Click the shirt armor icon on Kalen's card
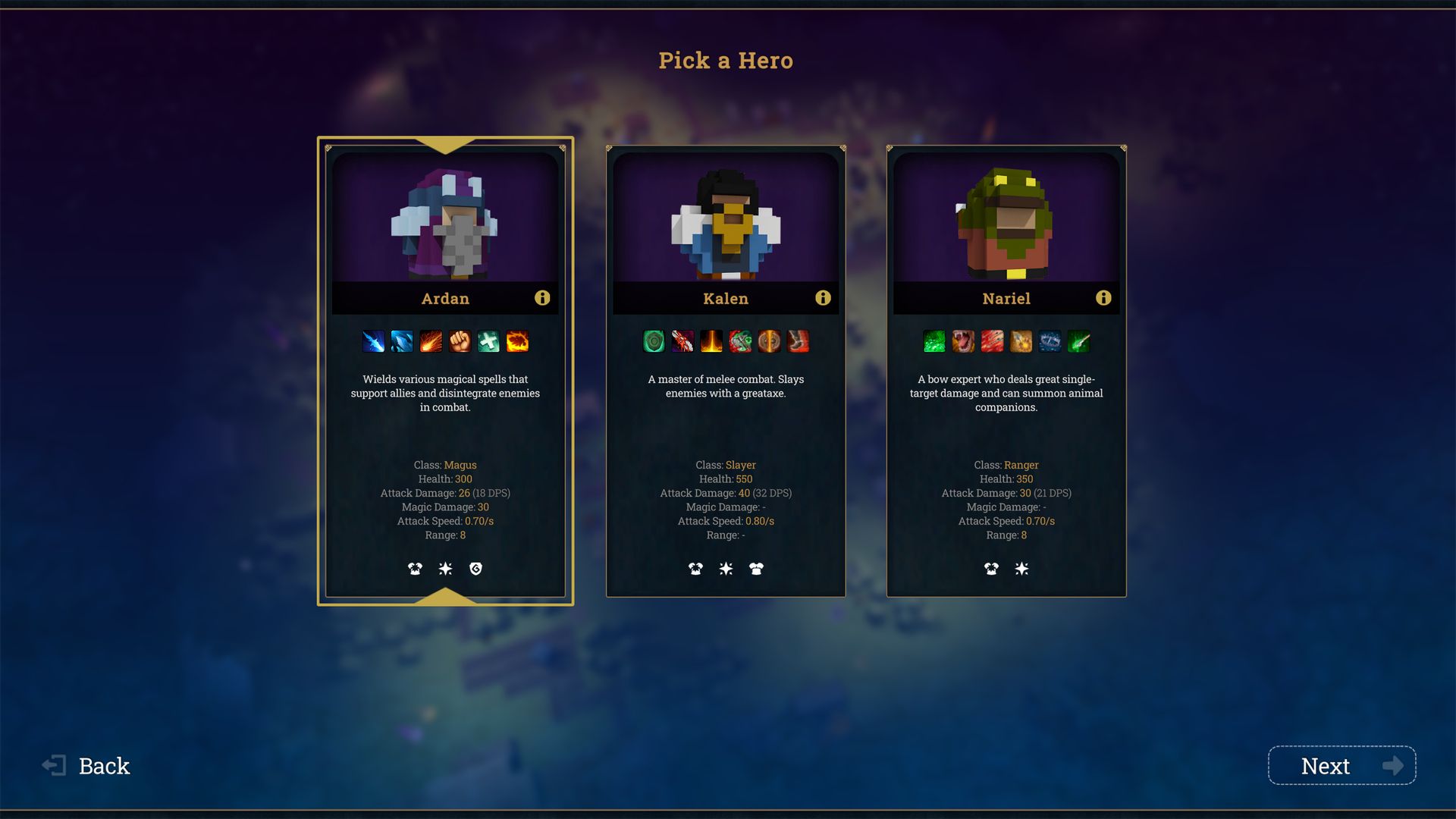The image size is (1456, 819). point(756,569)
